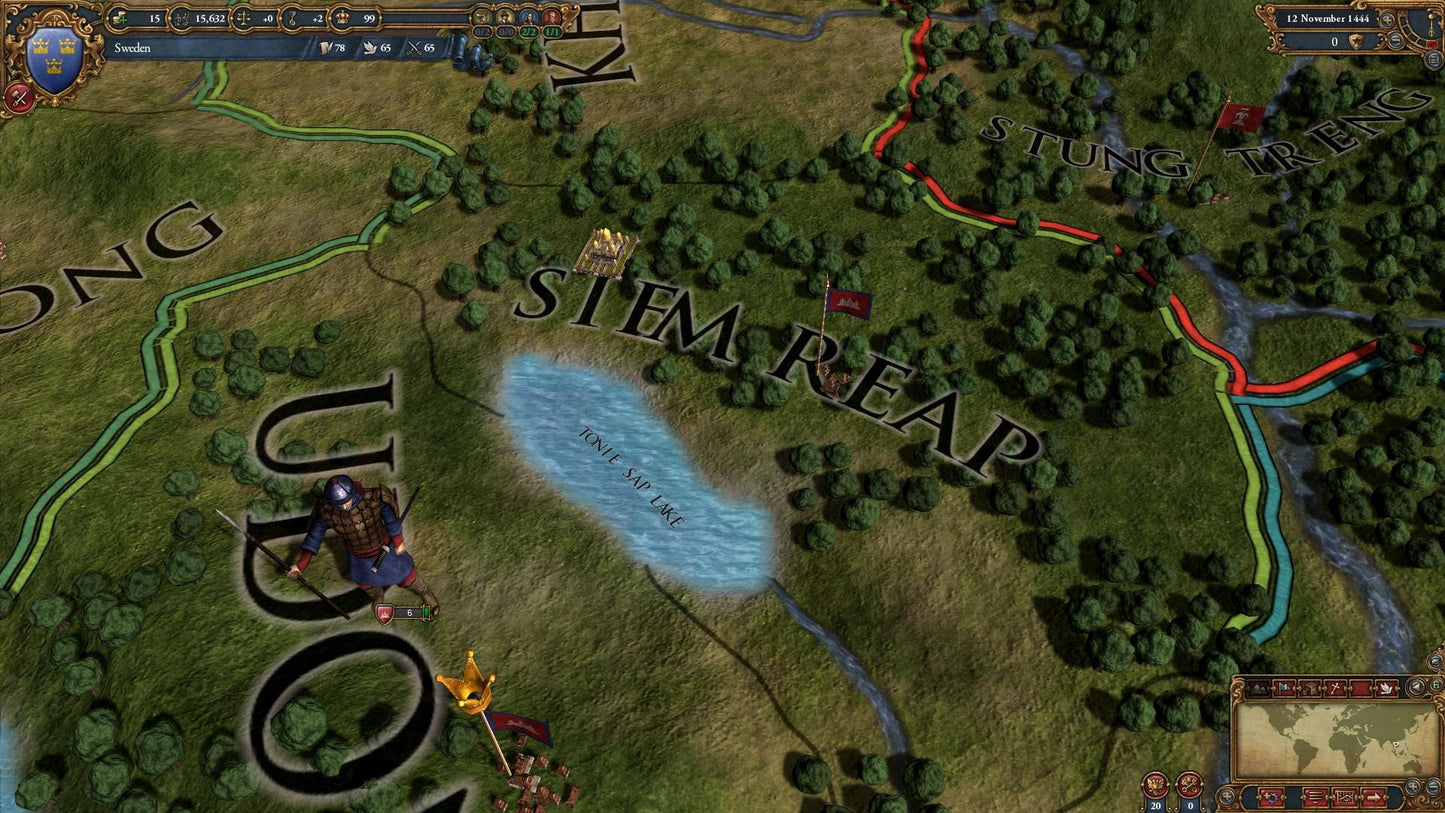Open the rightmost advisor portrait showing 1/1
Image resolution: width=1445 pixels, height=813 pixels.
point(550,19)
